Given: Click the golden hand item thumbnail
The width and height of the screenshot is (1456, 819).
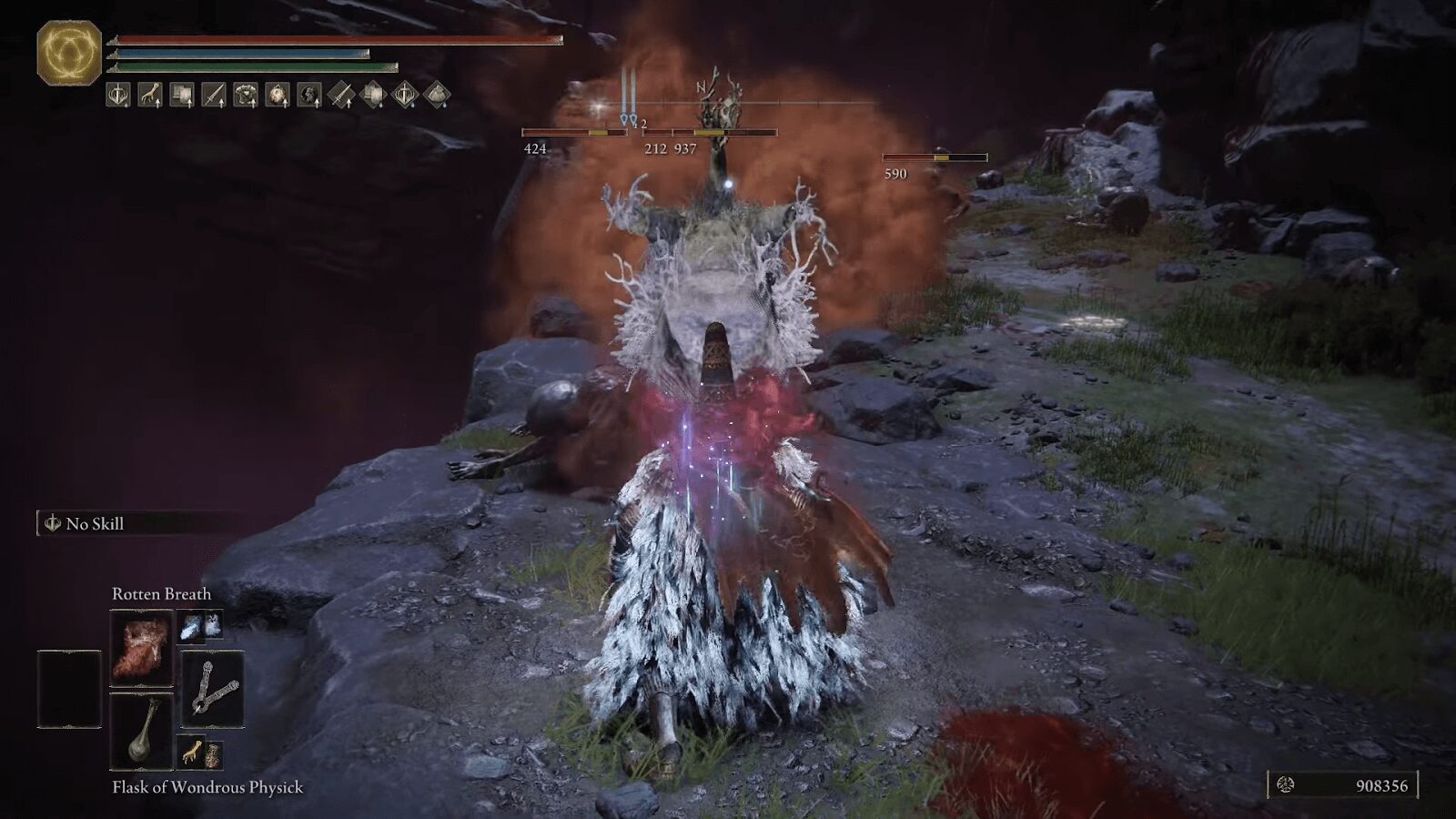Looking at the screenshot, I should tap(194, 753).
